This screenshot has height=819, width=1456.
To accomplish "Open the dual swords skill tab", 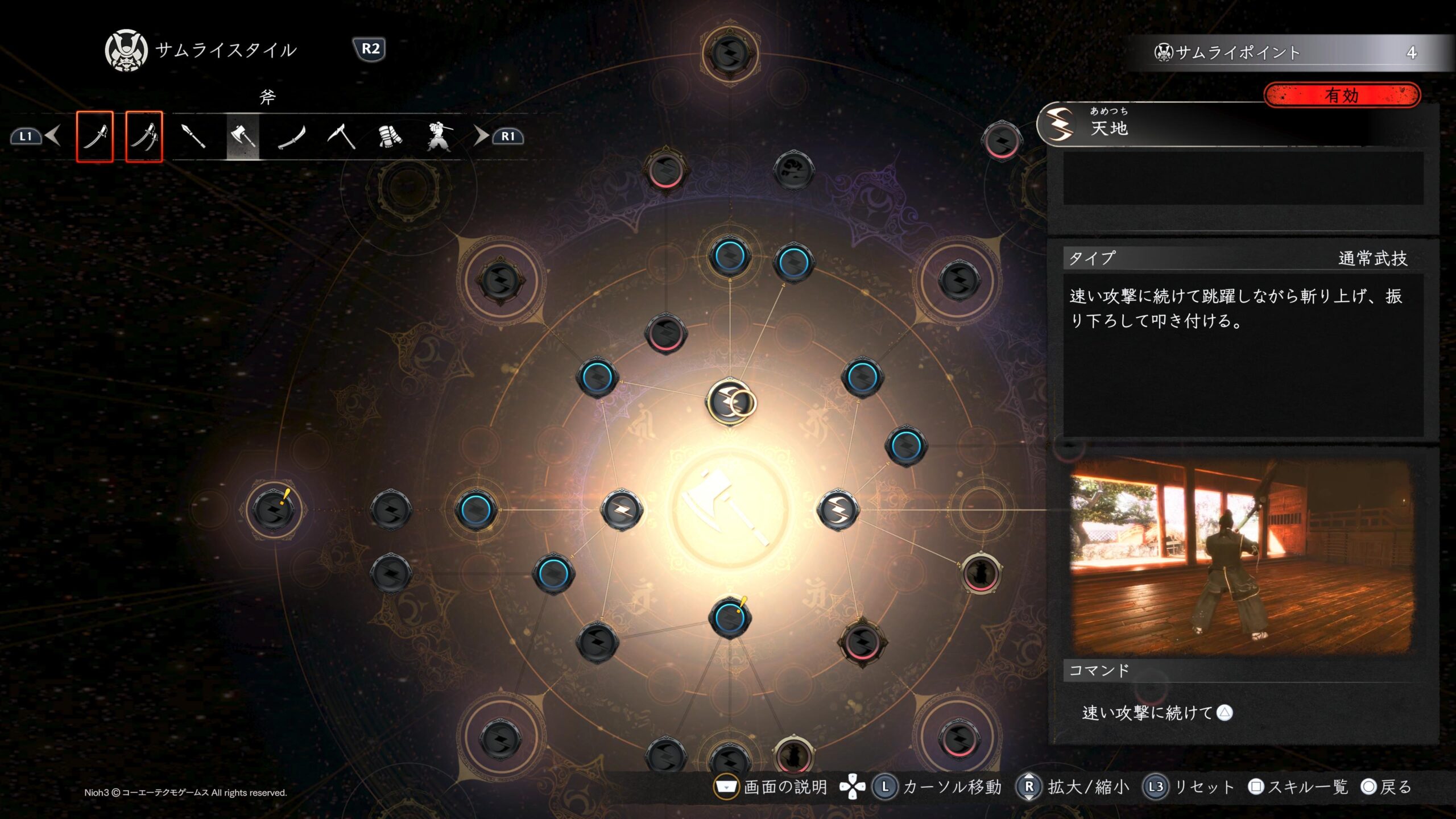I will tap(144, 136).
